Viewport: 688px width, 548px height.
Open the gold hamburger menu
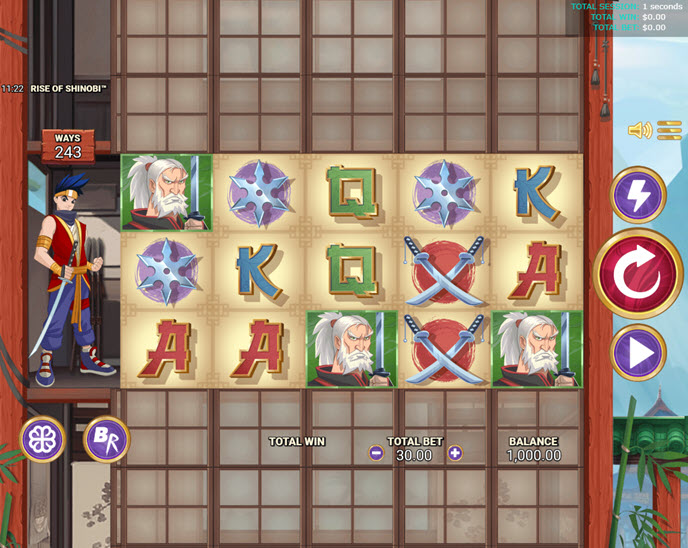coord(669,130)
